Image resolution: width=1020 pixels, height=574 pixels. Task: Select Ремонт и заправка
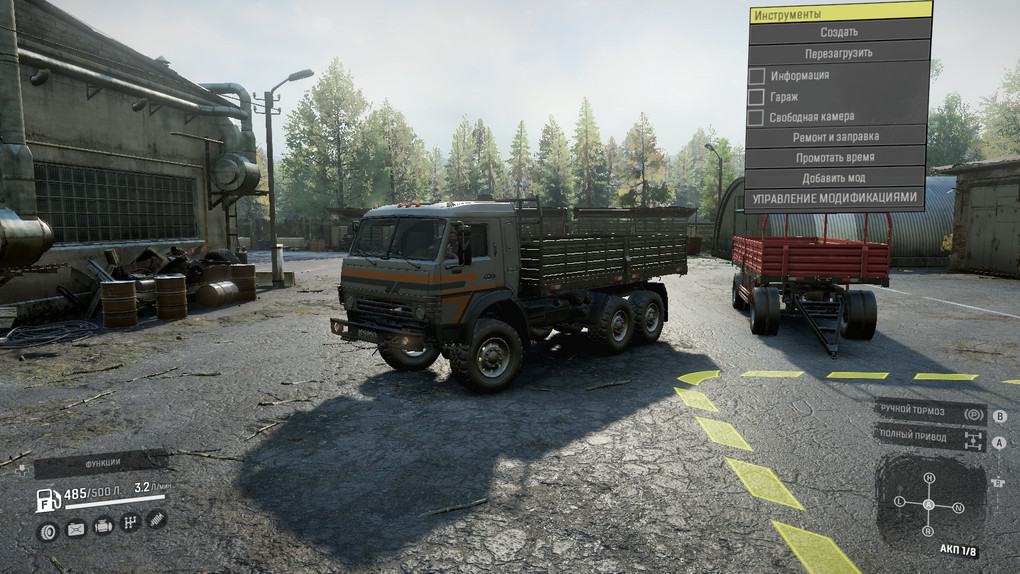click(836, 137)
